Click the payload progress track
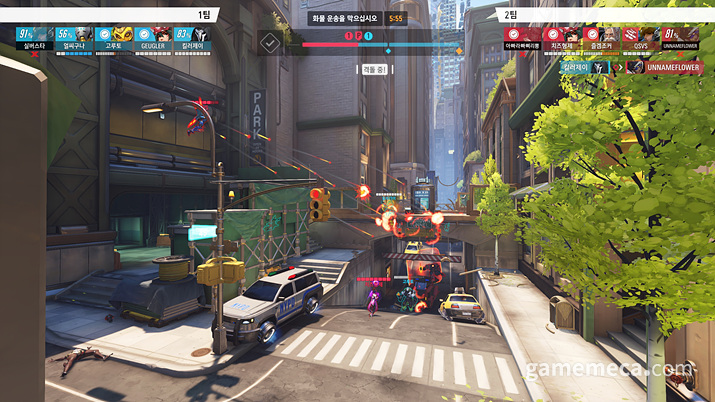The image size is (715, 402). (x=380, y=46)
